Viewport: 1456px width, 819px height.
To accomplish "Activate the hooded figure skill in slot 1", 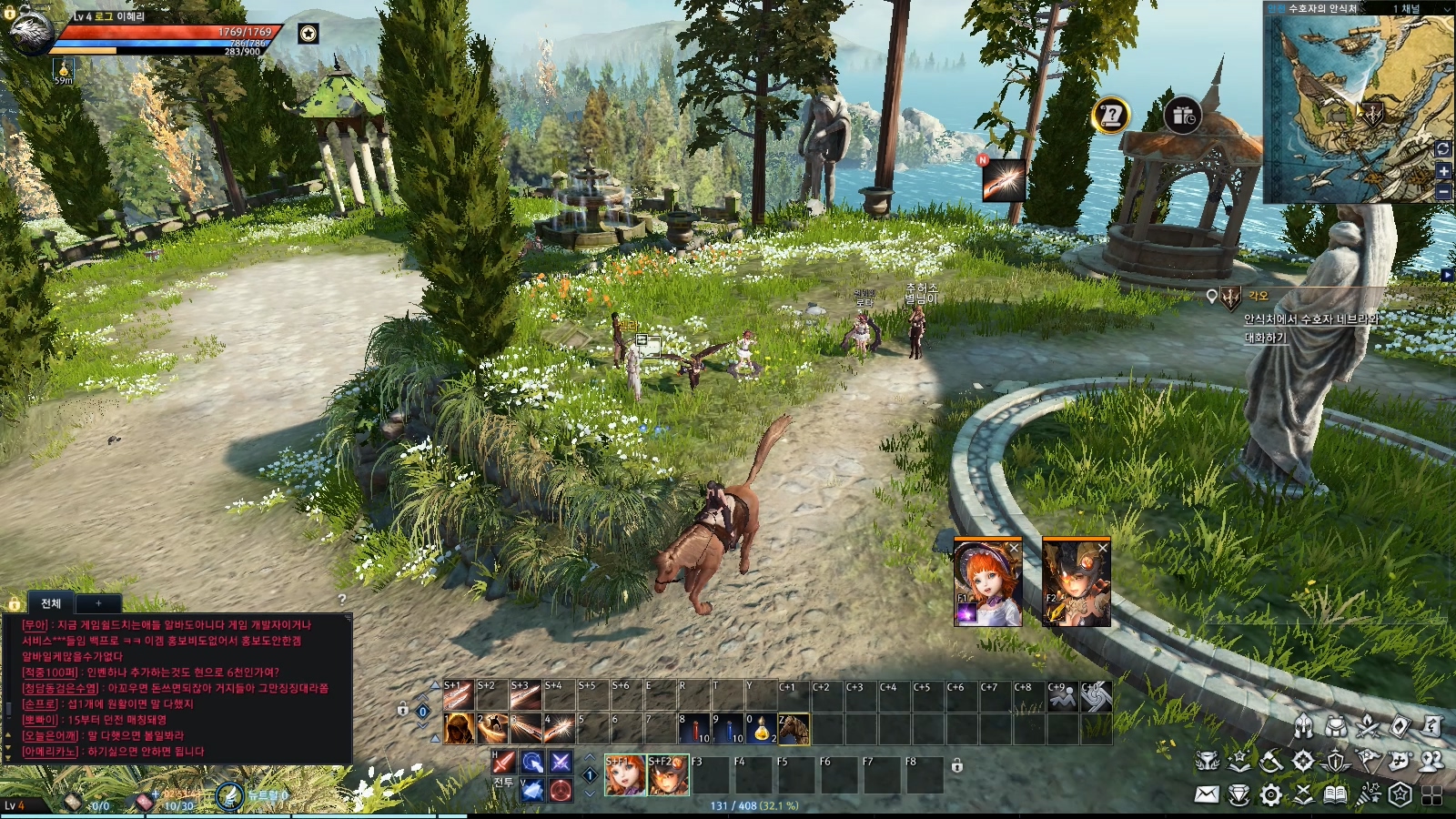I will (x=459, y=729).
